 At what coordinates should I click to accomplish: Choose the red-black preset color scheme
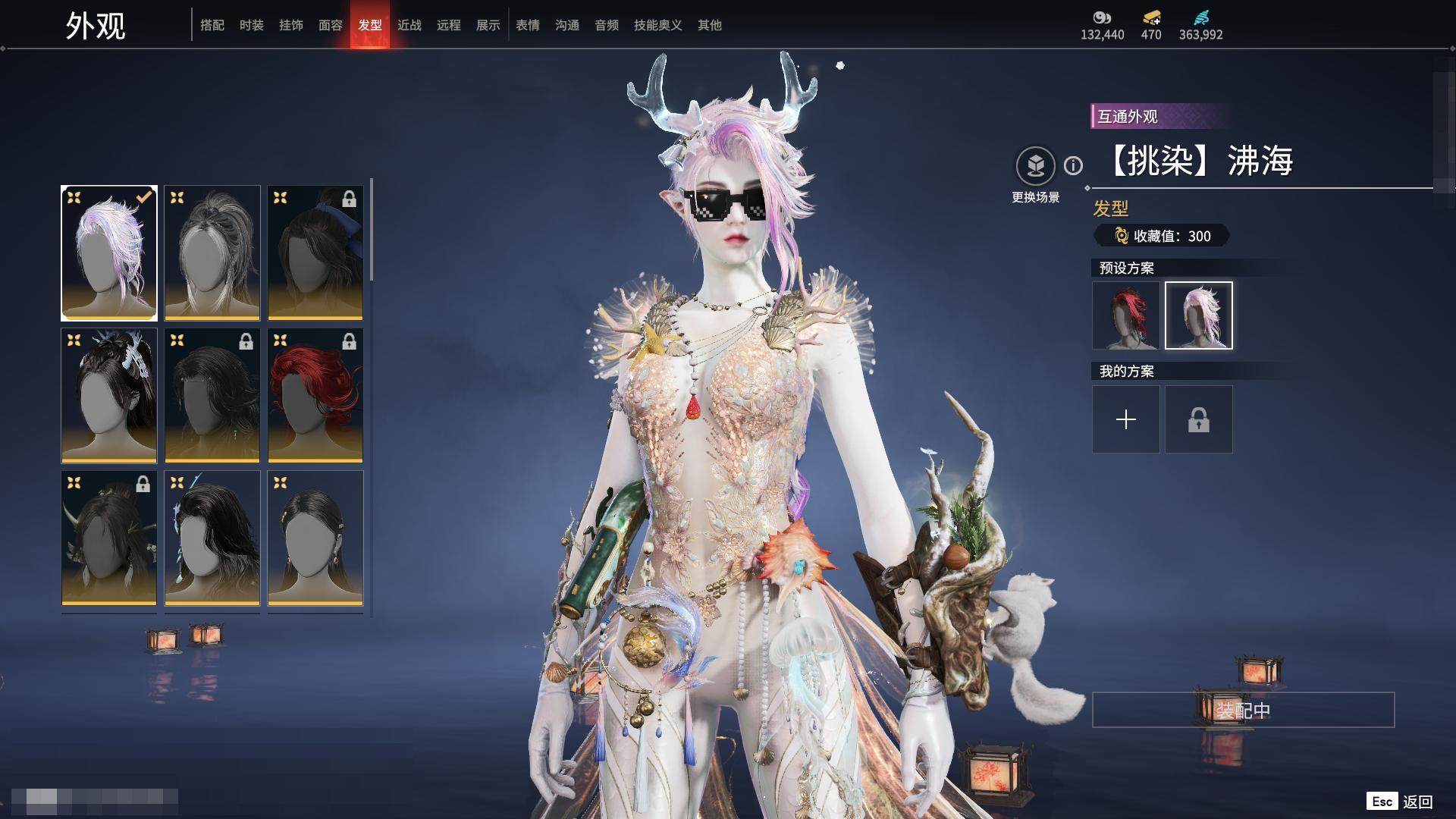coord(1125,315)
